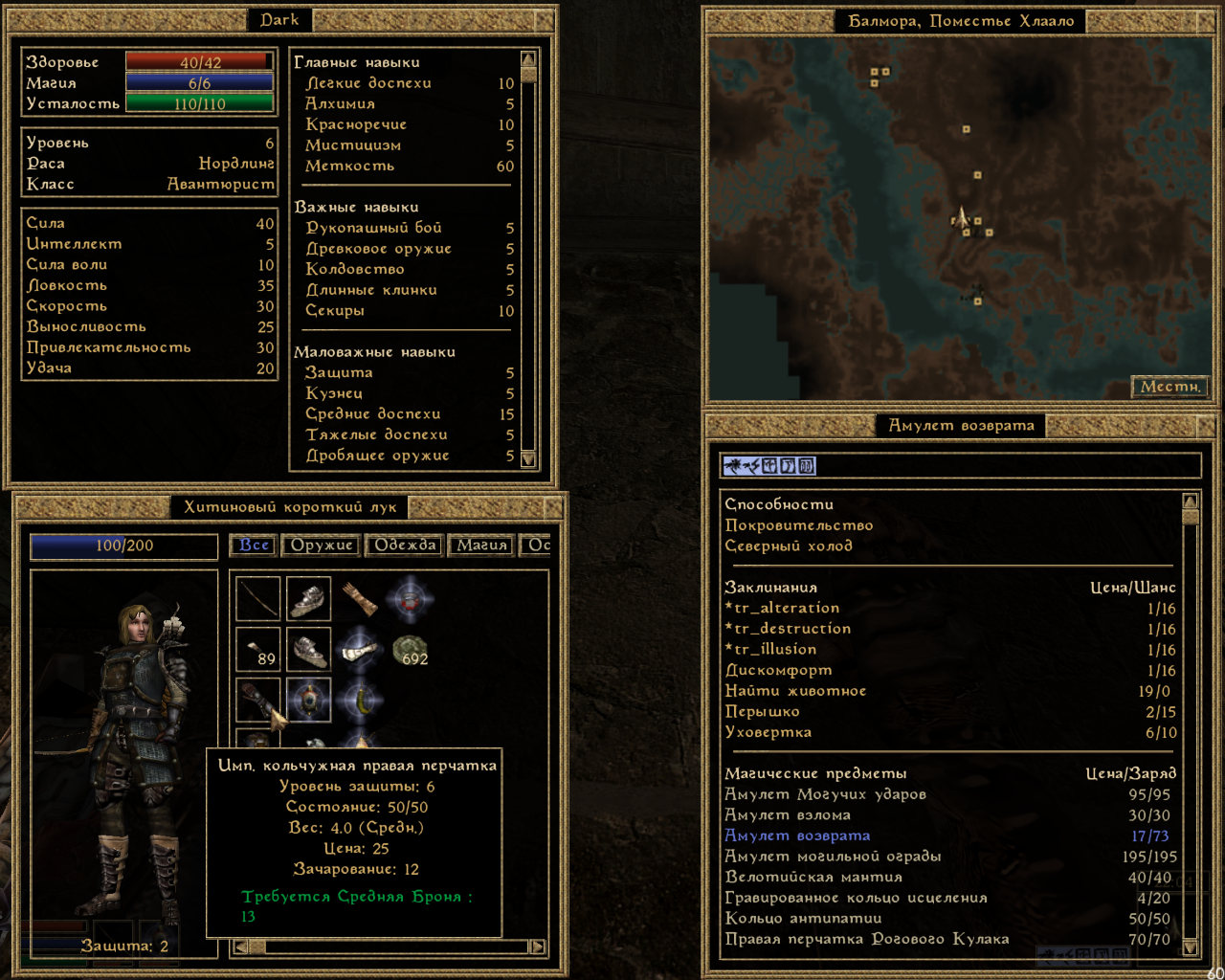The height and width of the screenshot is (980, 1225).
Task: Pick the arrow stack of 89
Action: pos(258,650)
